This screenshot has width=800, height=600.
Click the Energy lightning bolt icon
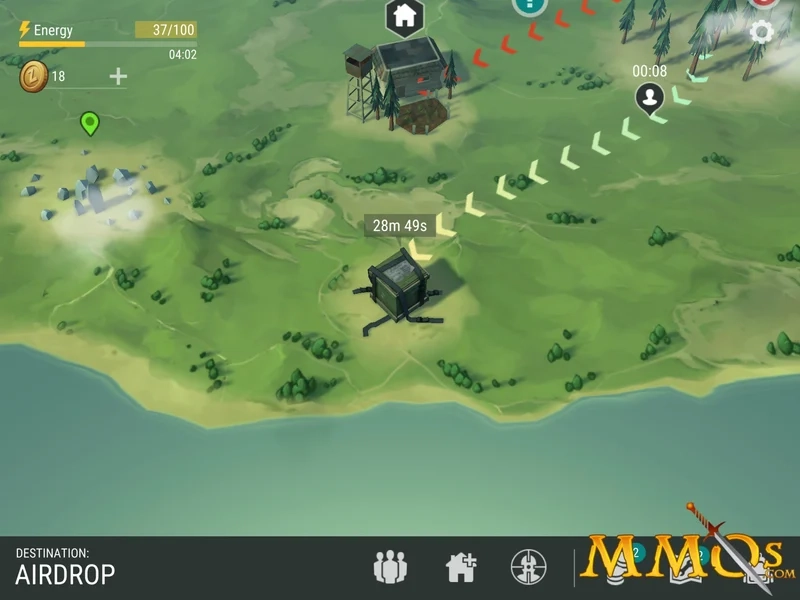point(25,30)
